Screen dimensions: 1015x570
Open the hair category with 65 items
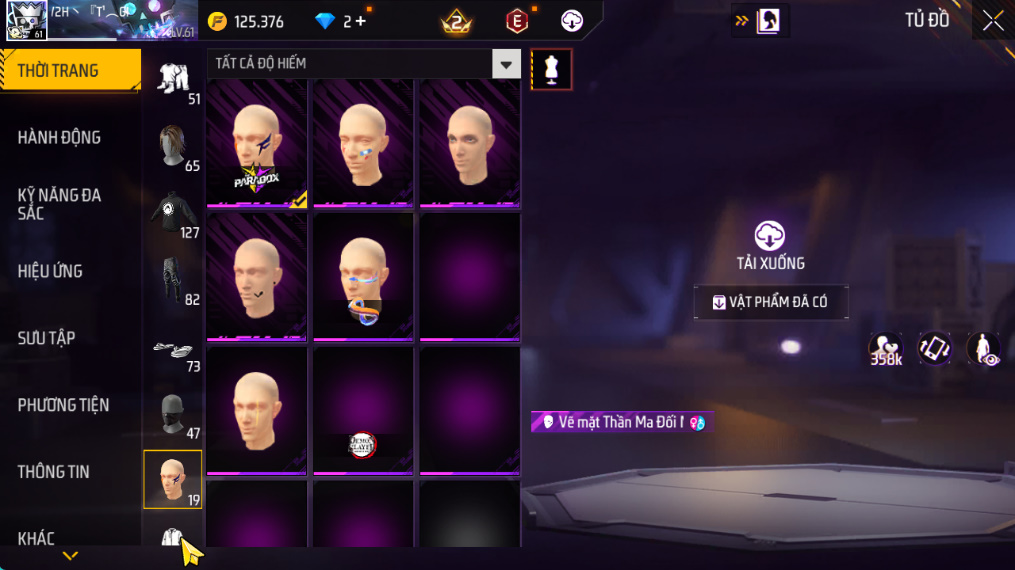pyautogui.click(x=174, y=147)
